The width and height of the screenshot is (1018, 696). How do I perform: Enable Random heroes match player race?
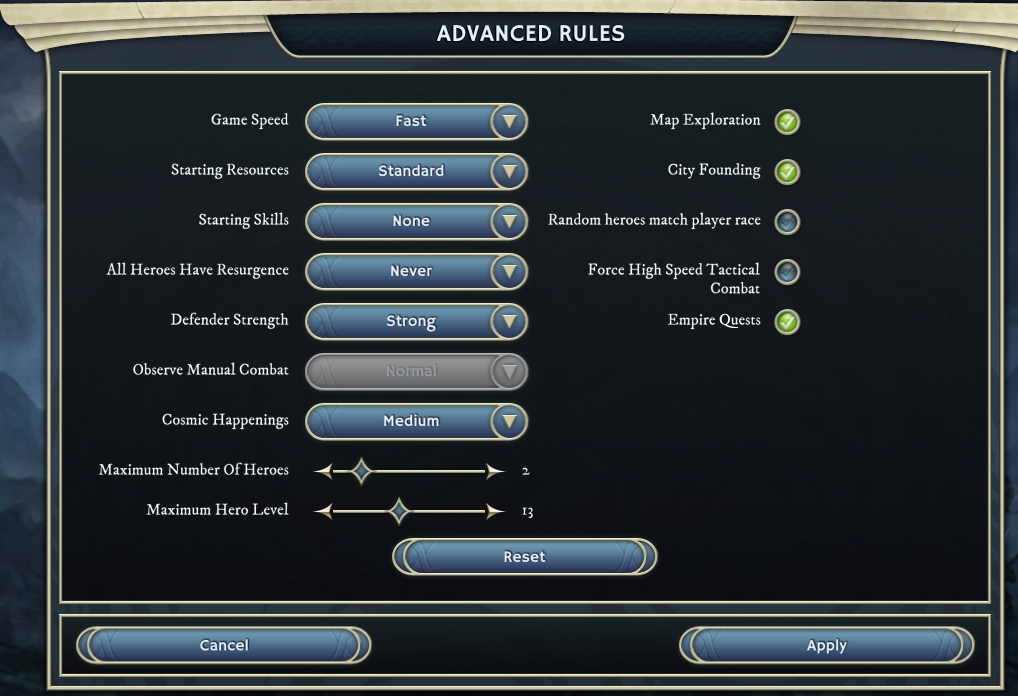(x=788, y=221)
